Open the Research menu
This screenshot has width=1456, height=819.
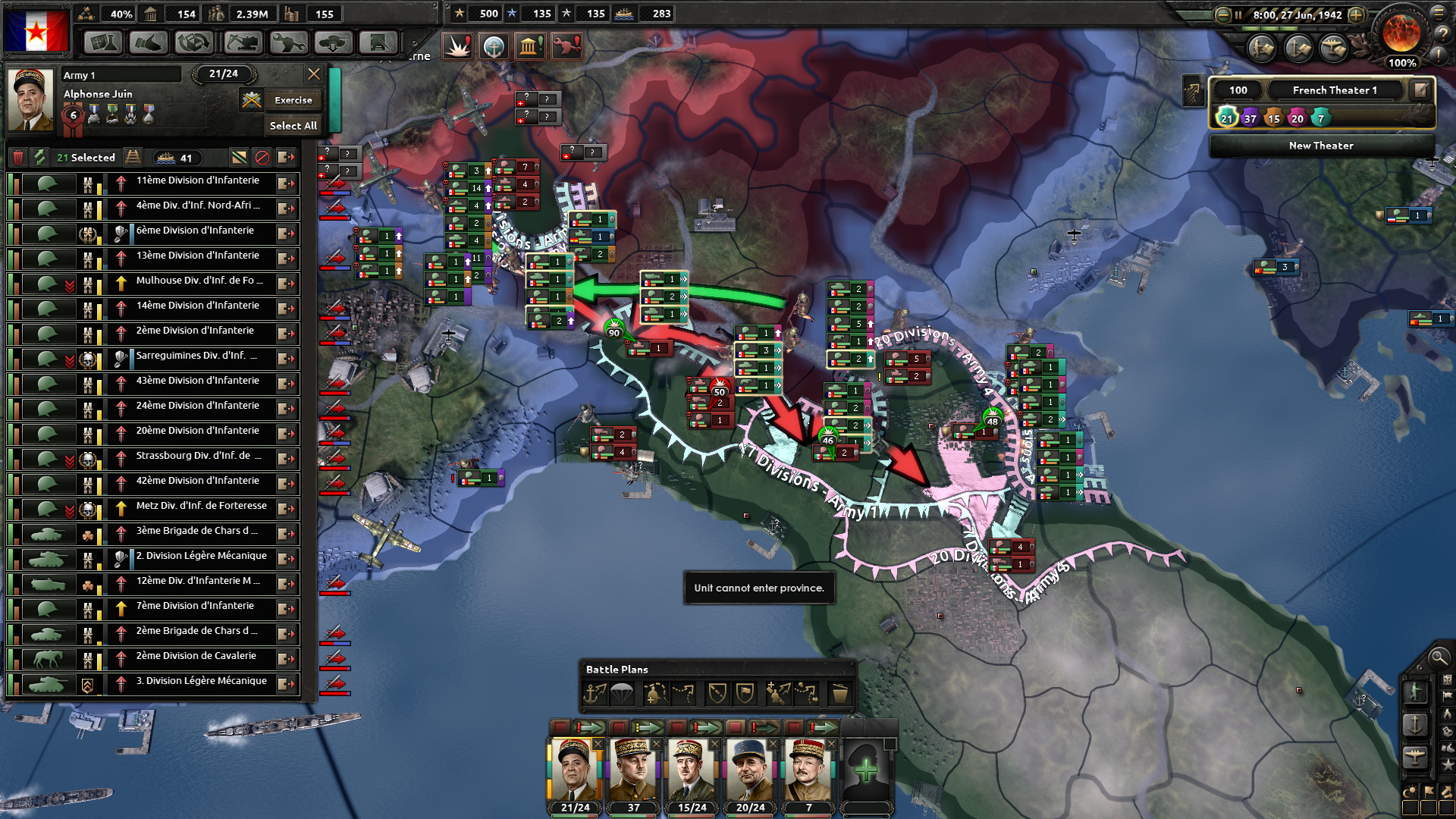tap(104, 43)
